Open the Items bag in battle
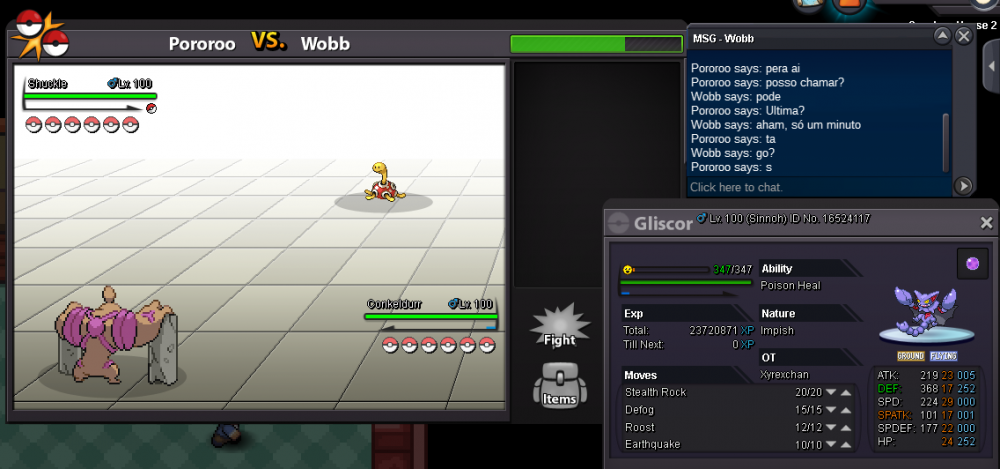This screenshot has height=469, width=1000. (x=559, y=386)
